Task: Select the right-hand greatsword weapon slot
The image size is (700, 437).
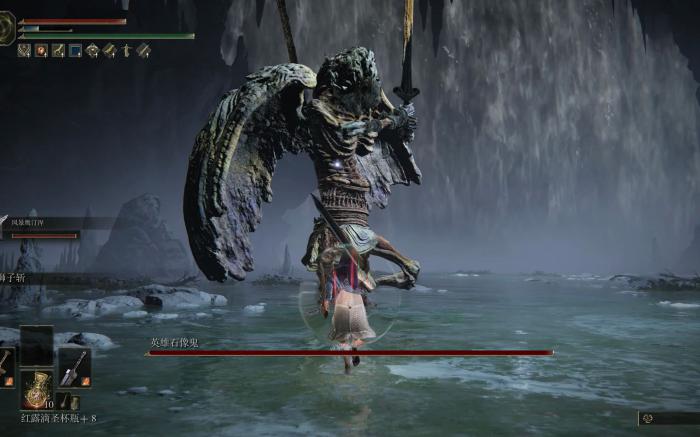Action: pos(74,367)
